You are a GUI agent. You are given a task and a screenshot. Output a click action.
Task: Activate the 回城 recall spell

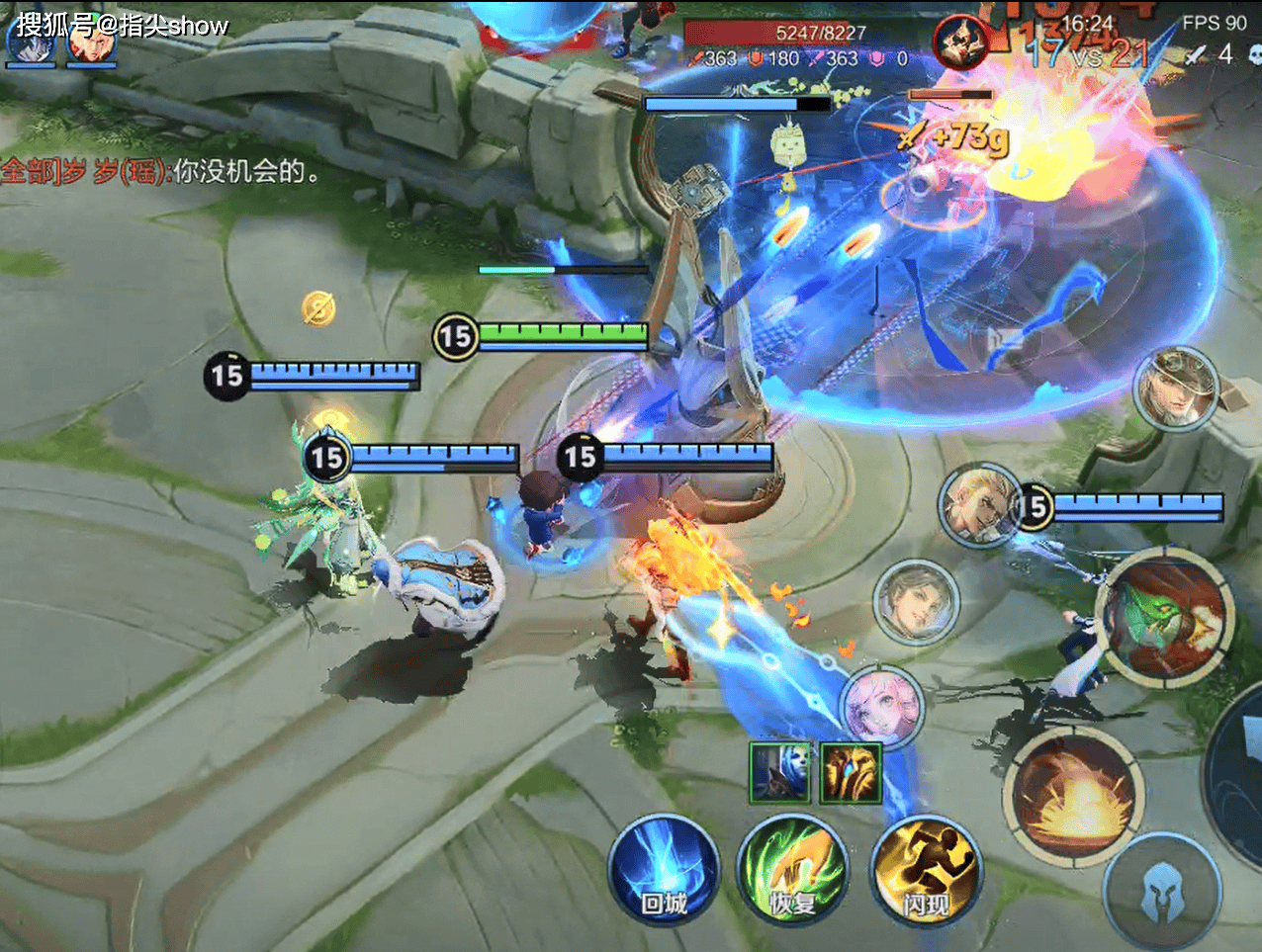[663, 870]
